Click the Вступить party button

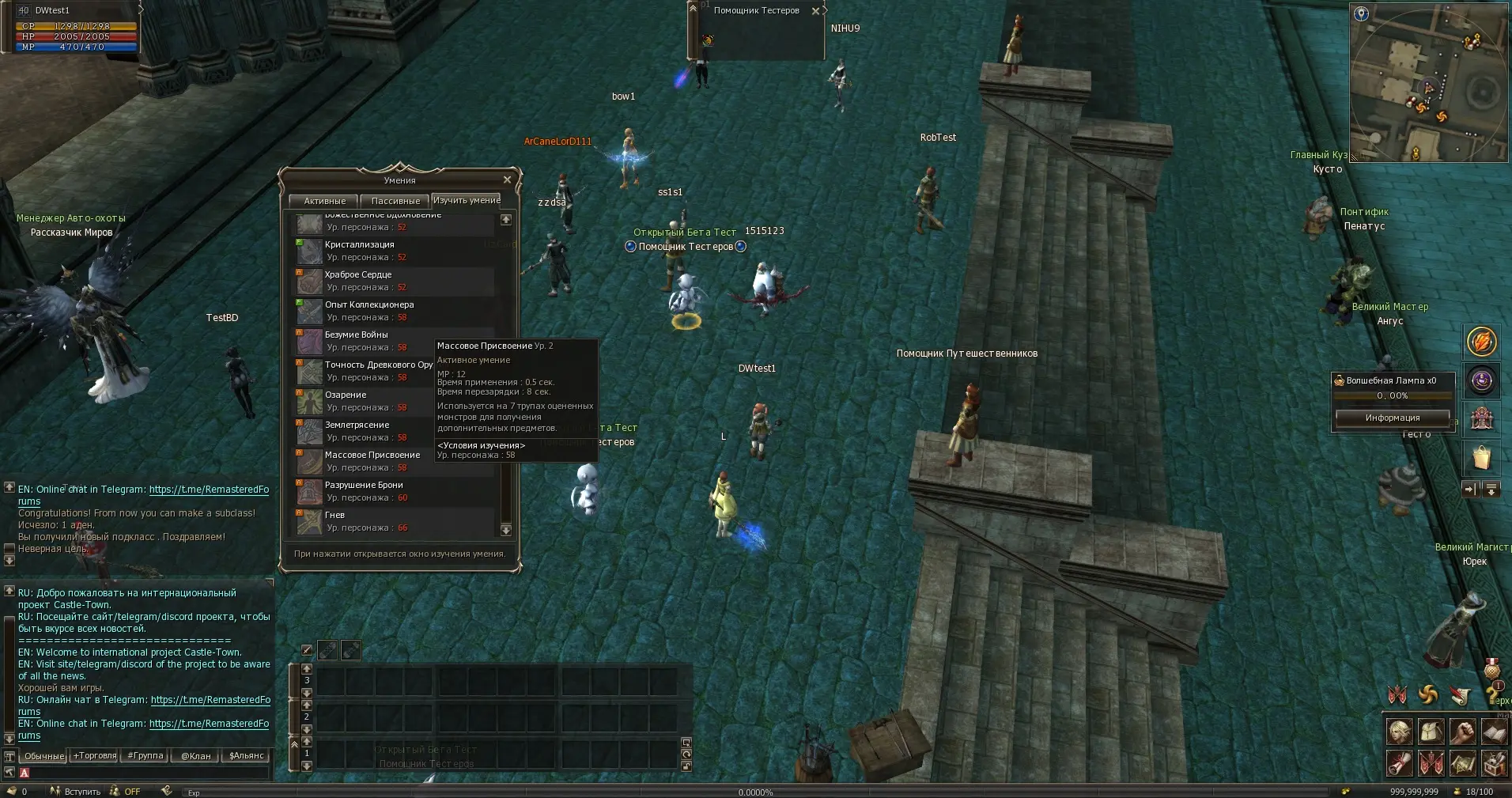(x=77, y=791)
